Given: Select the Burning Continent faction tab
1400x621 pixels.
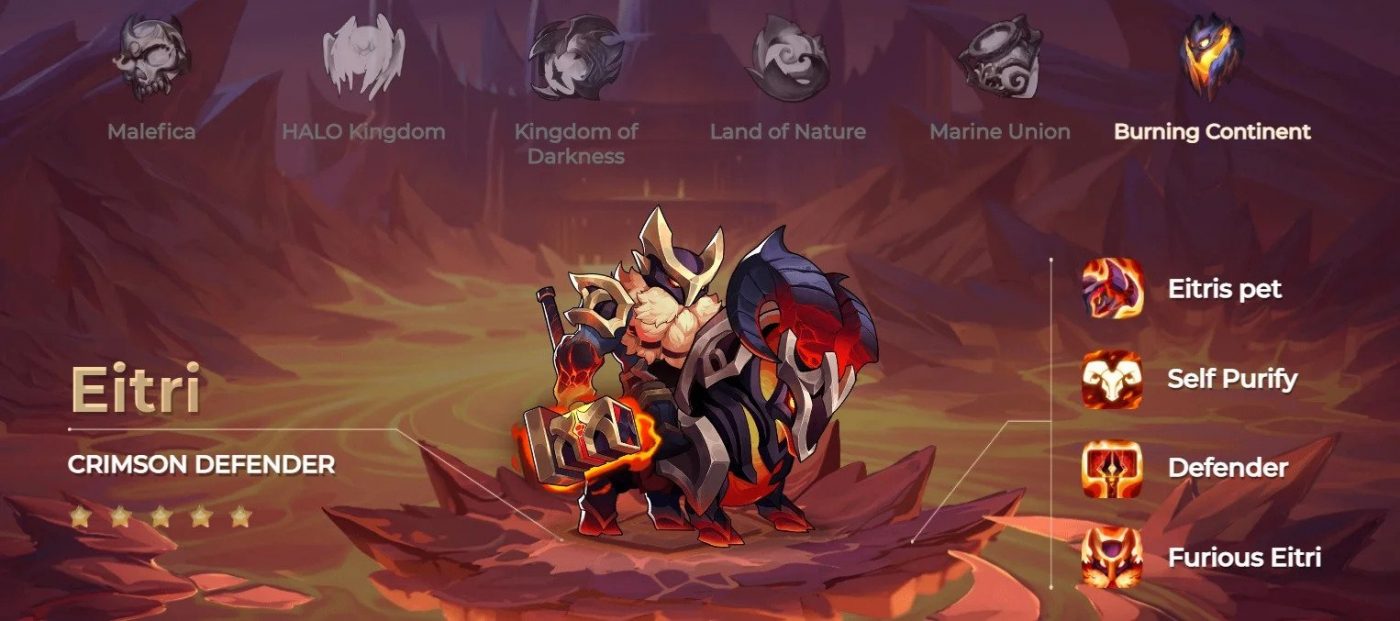Looking at the screenshot, I should [1211, 58].
